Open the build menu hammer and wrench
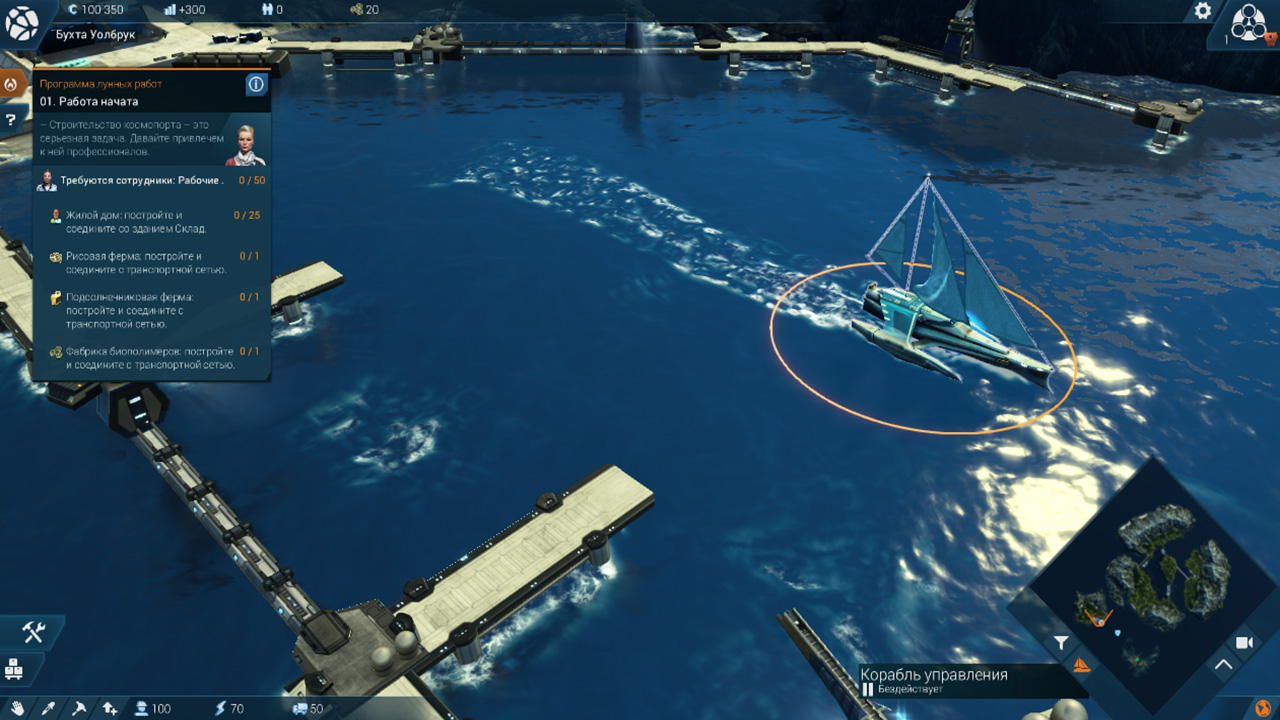 click(33, 632)
